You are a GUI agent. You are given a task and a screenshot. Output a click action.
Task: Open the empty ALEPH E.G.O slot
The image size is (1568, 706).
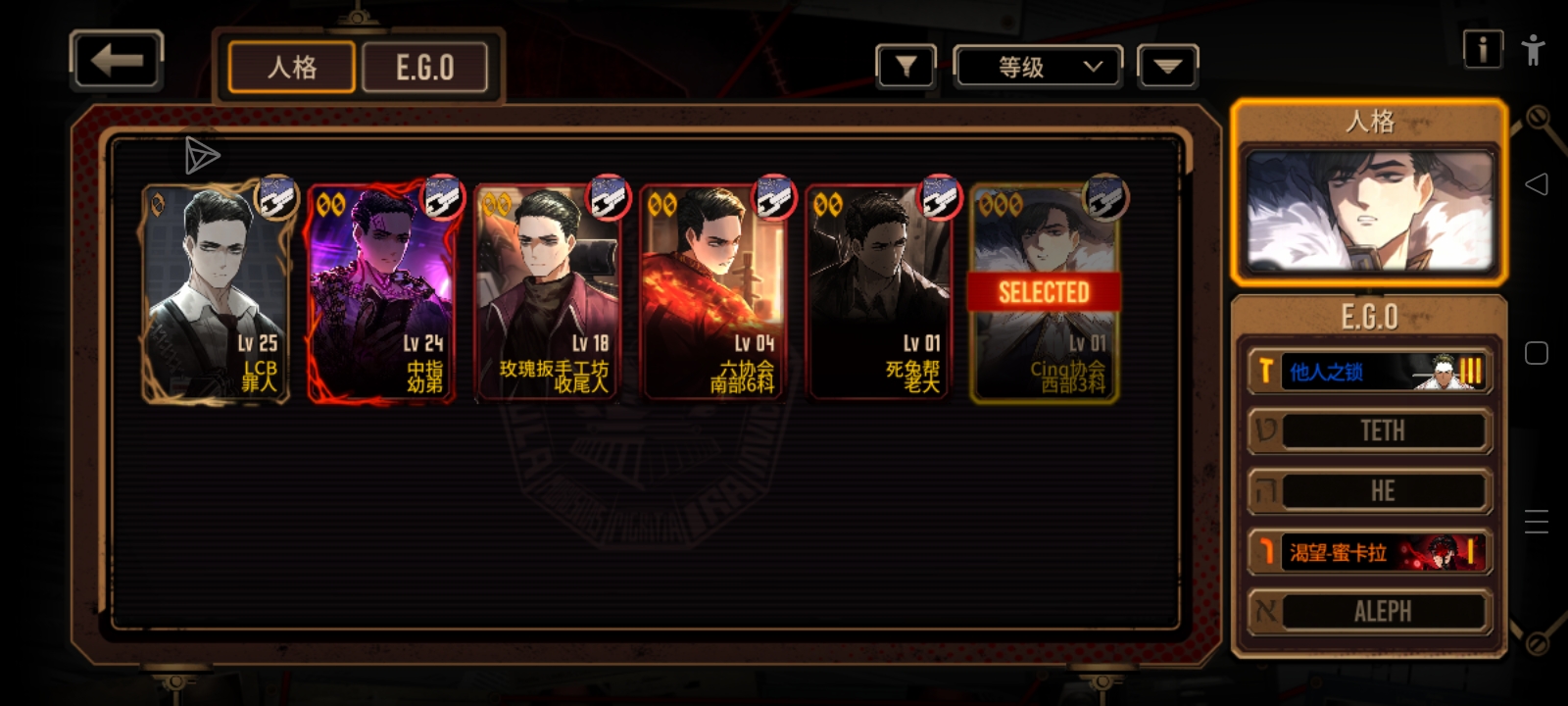(x=1369, y=612)
